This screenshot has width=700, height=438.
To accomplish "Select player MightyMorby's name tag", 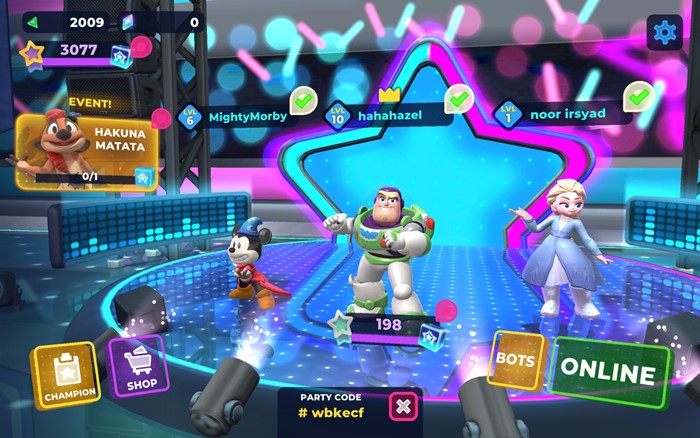I will 244,116.
